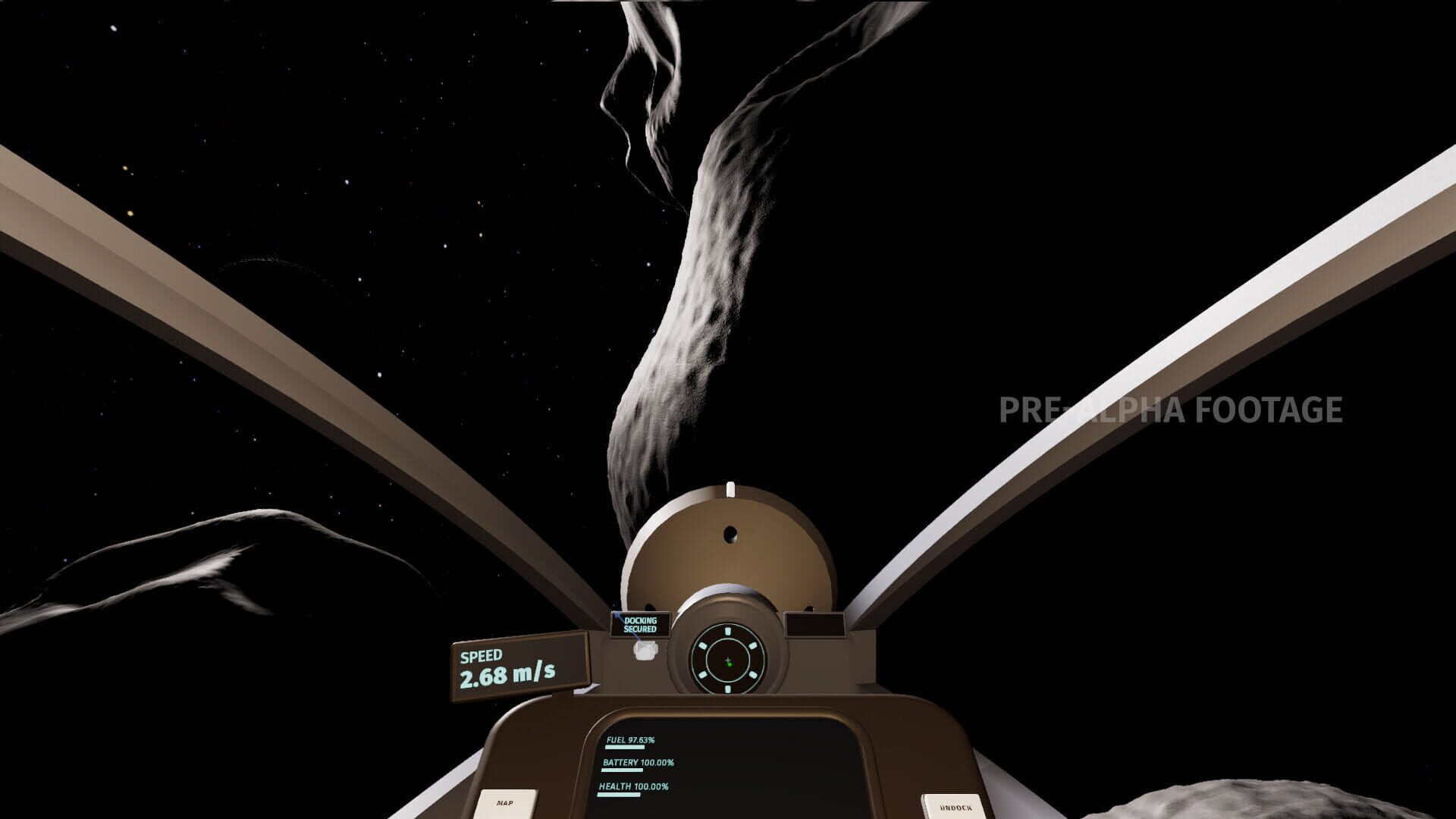The image size is (1456, 819).
Task: Click the white asteroid marker beside the docking indicator
Action: point(645,651)
